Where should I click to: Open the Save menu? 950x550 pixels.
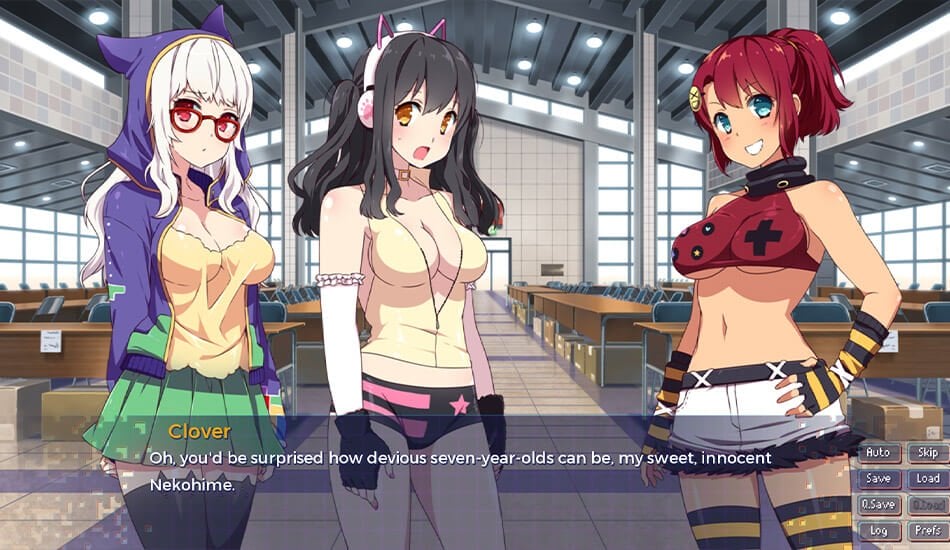coord(878,479)
